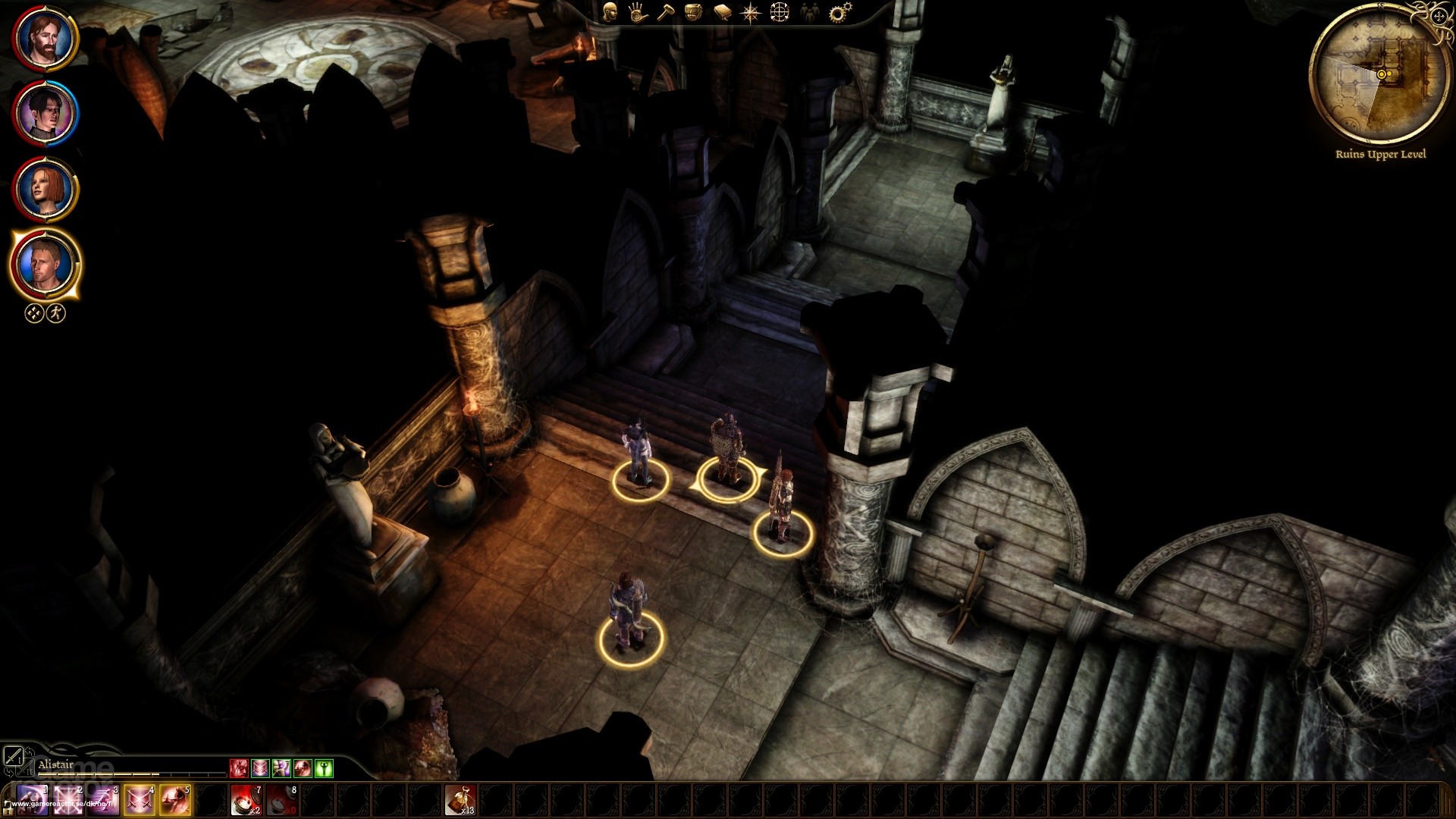Select the red-haired woman portrait

point(45,189)
